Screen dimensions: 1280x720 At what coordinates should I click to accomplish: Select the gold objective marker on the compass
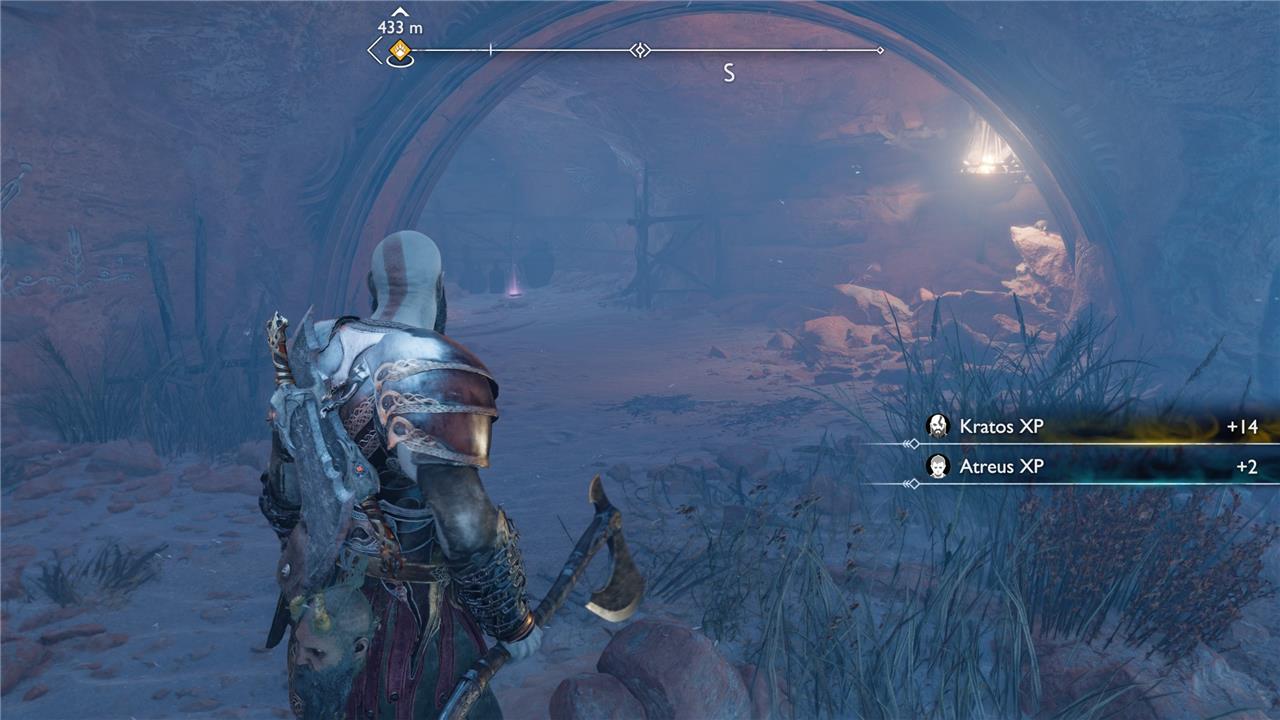coord(400,50)
